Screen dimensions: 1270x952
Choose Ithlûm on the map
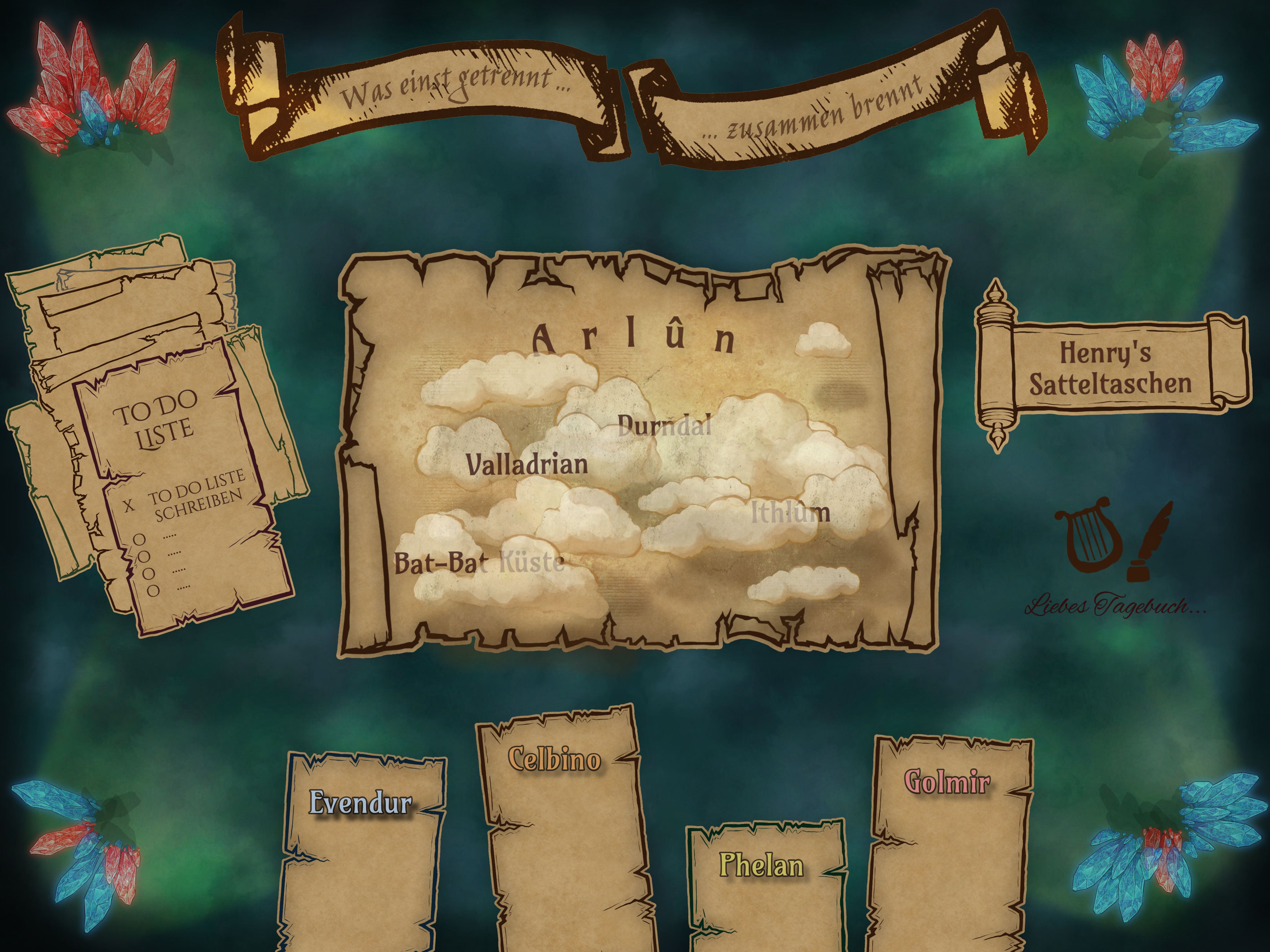point(791,513)
